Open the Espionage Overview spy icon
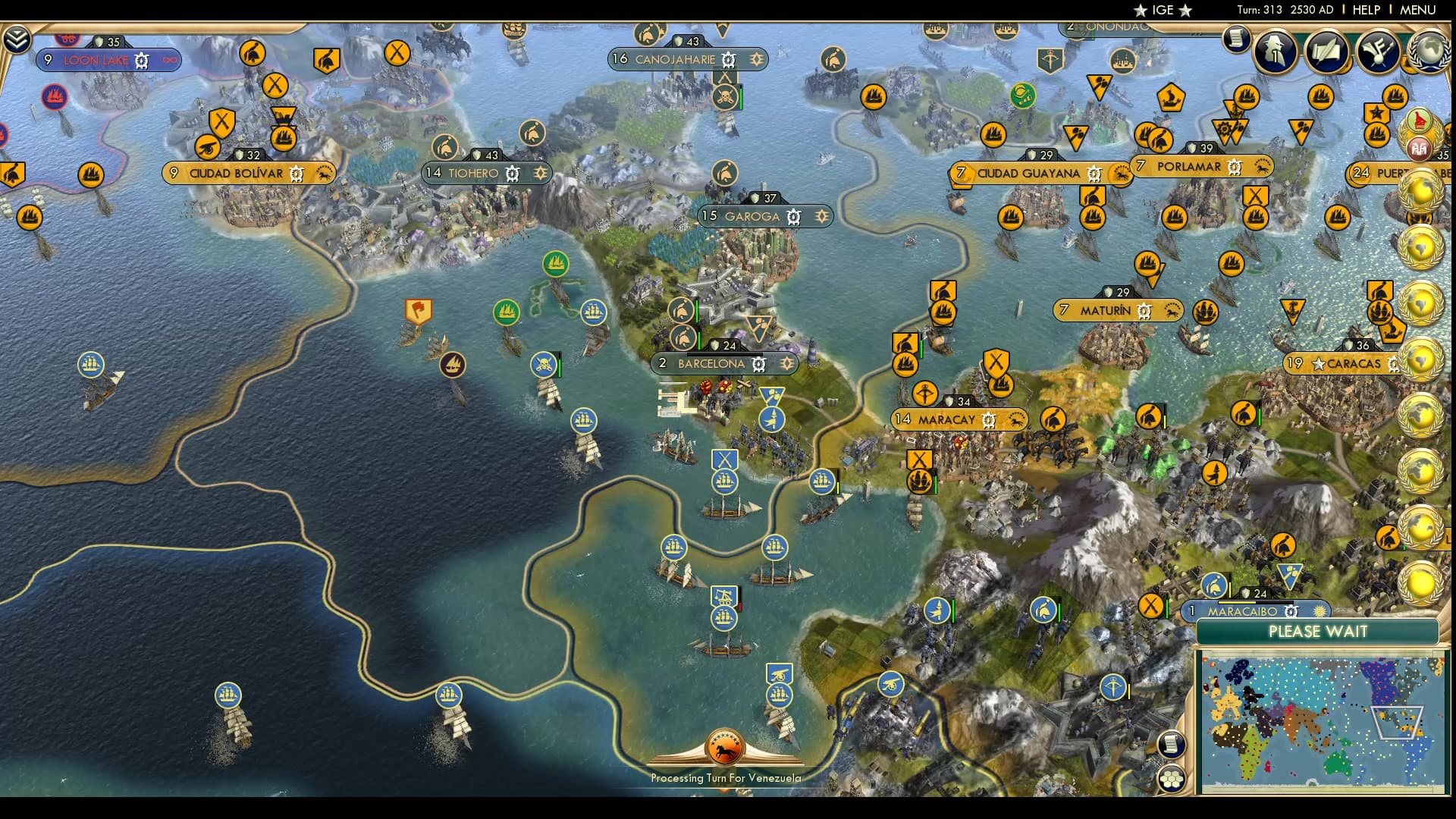Viewport: 1456px width, 819px height. click(x=1276, y=53)
